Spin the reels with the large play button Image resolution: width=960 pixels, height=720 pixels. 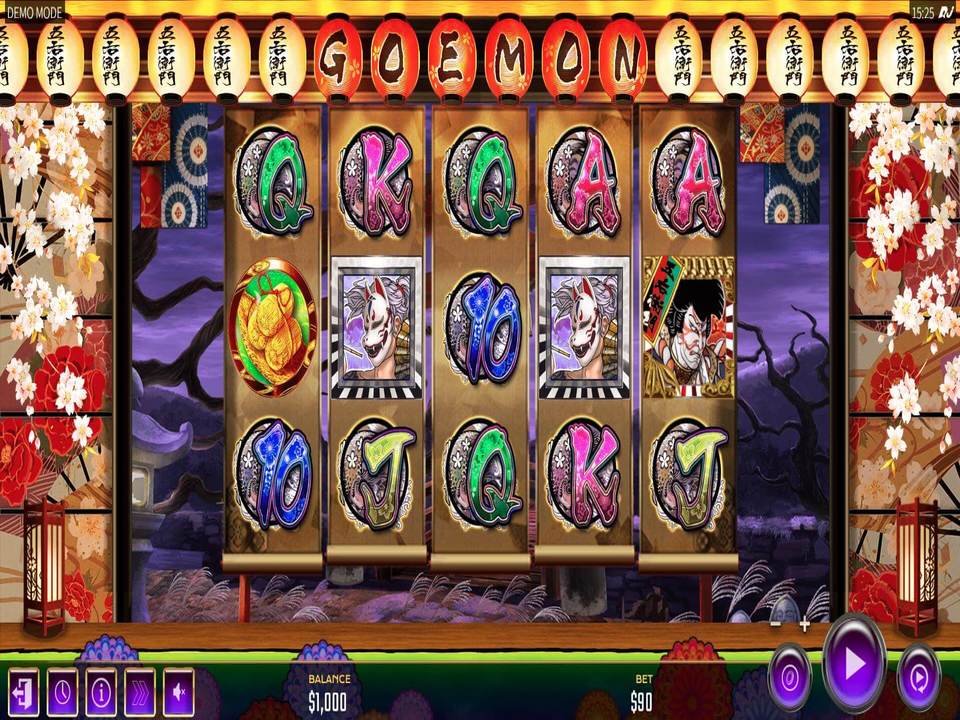[x=854, y=663]
